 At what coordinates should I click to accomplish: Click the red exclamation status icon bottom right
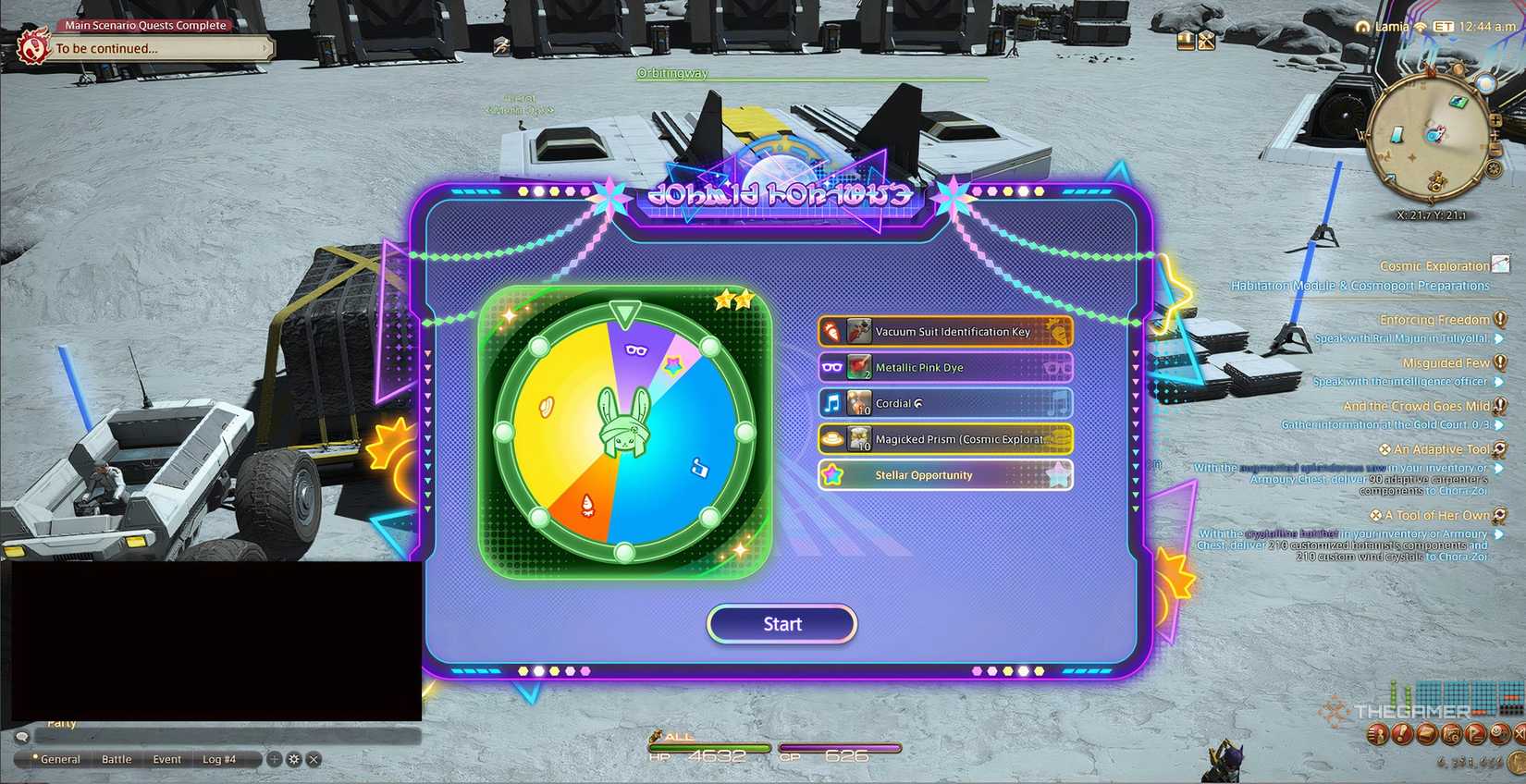point(1400,735)
